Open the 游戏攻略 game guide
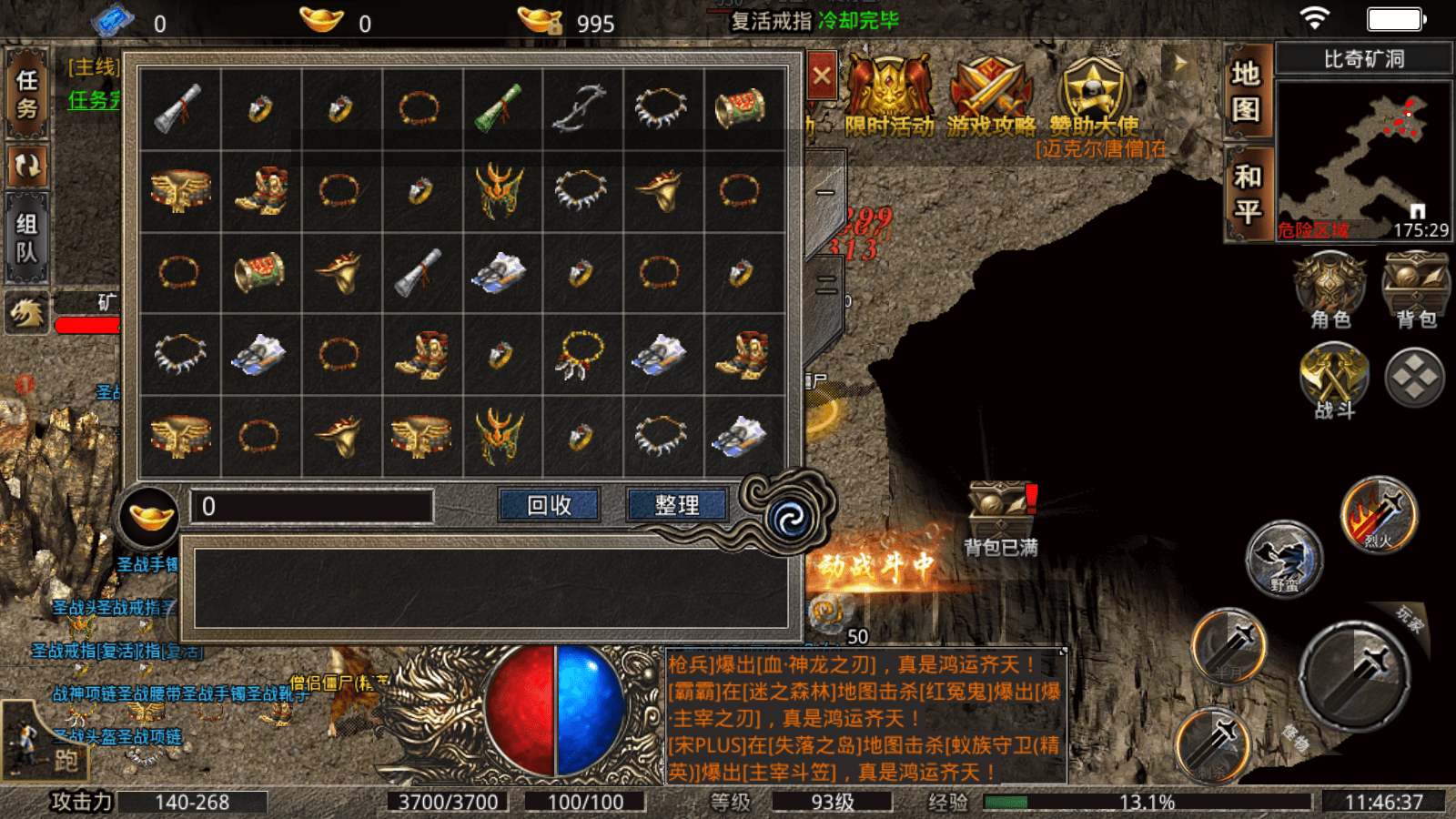 tap(991, 96)
